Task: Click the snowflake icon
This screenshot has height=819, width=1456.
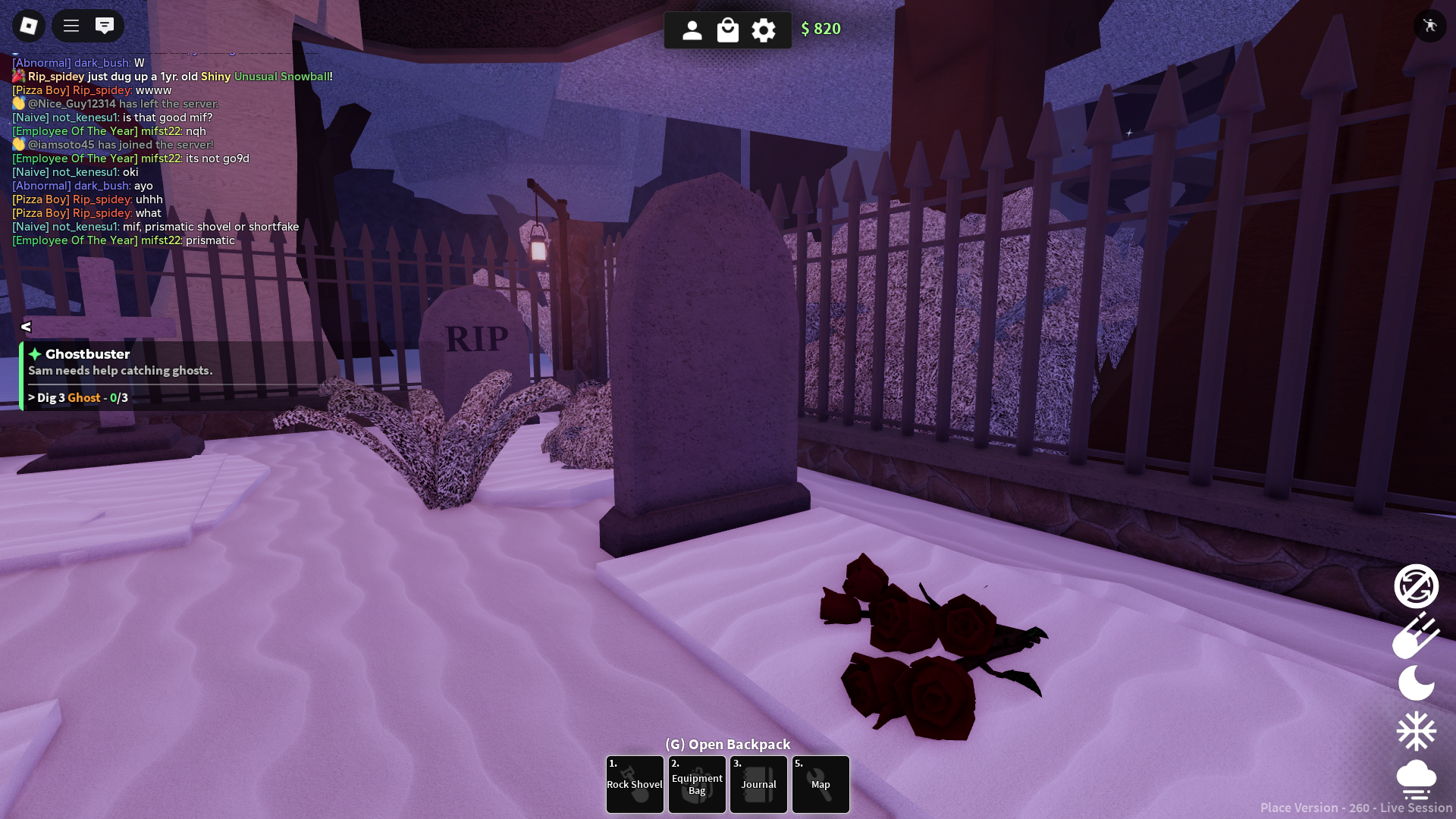Action: click(x=1416, y=732)
